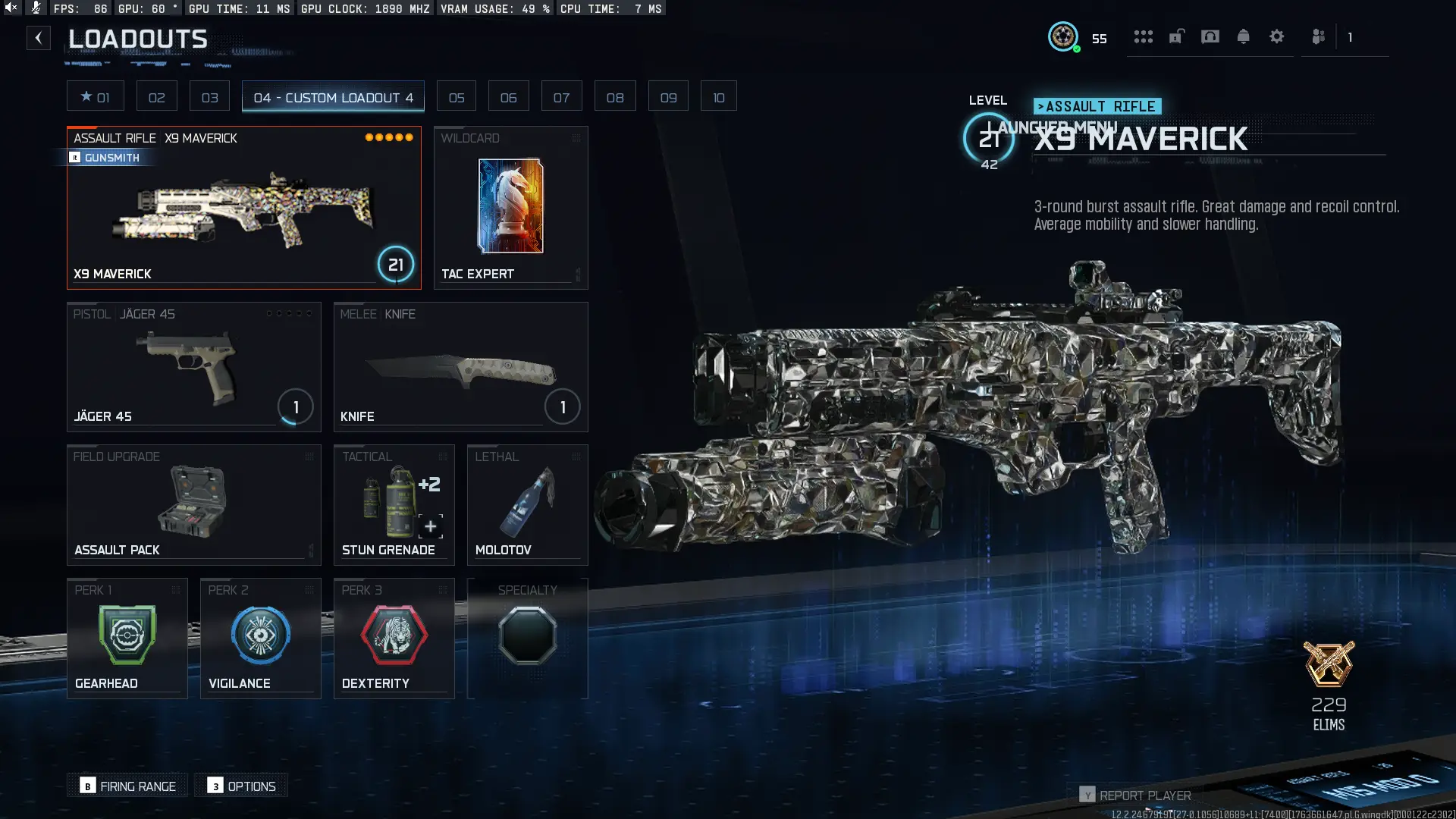Open the social party icon showing 1

point(1318,36)
